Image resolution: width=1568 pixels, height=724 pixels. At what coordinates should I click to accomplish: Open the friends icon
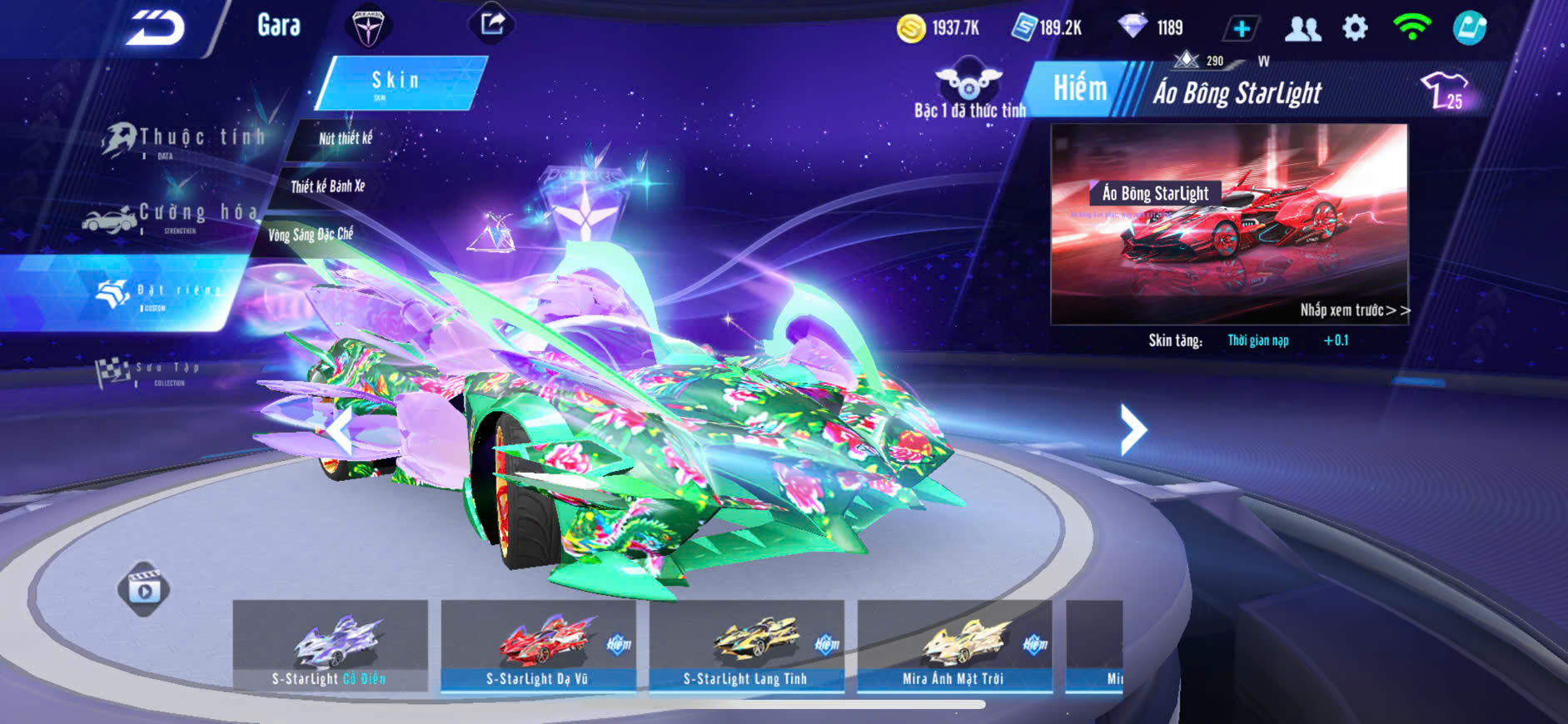[1302, 29]
